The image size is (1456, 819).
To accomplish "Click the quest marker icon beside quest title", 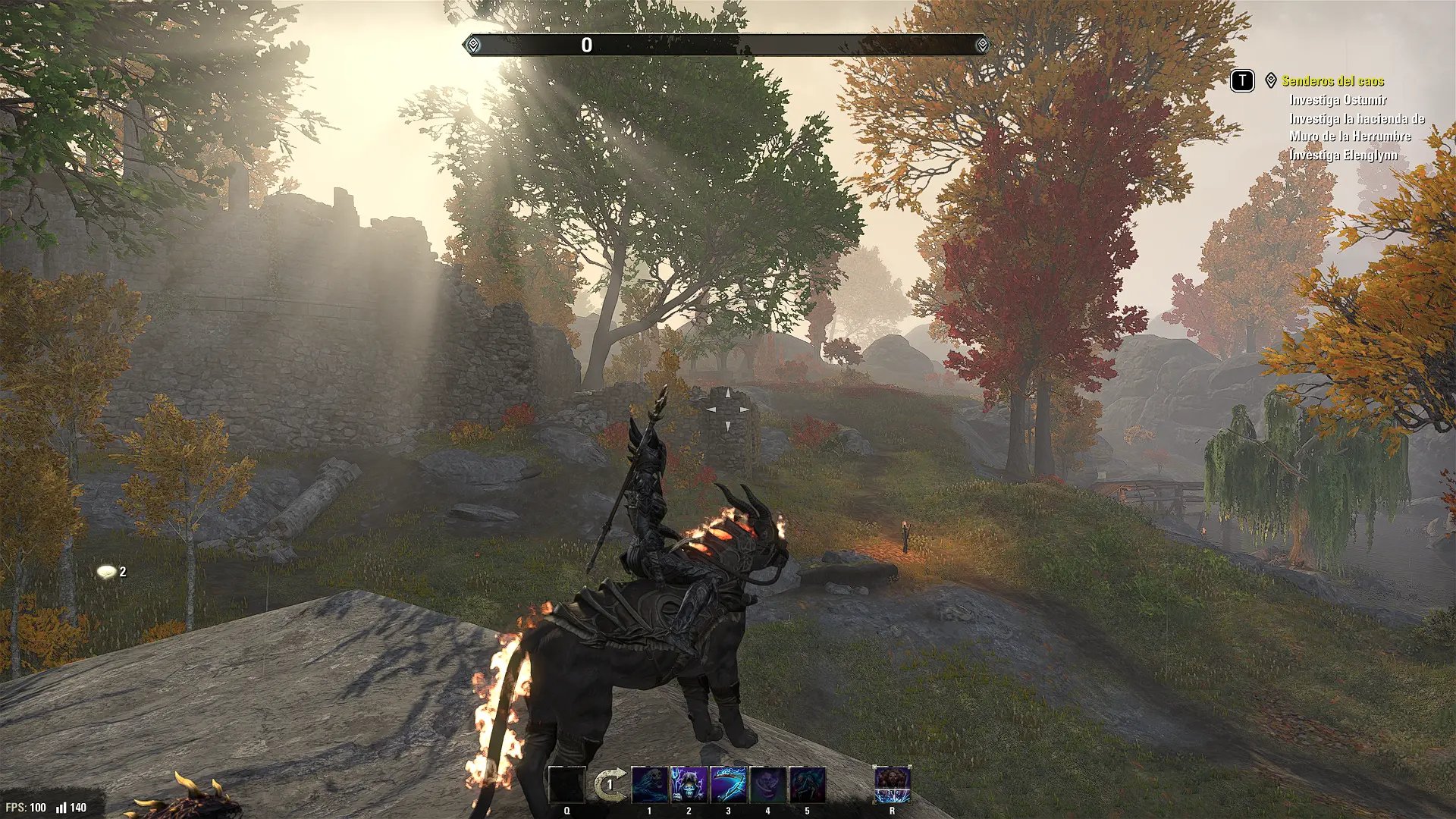I will click(1271, 80).
